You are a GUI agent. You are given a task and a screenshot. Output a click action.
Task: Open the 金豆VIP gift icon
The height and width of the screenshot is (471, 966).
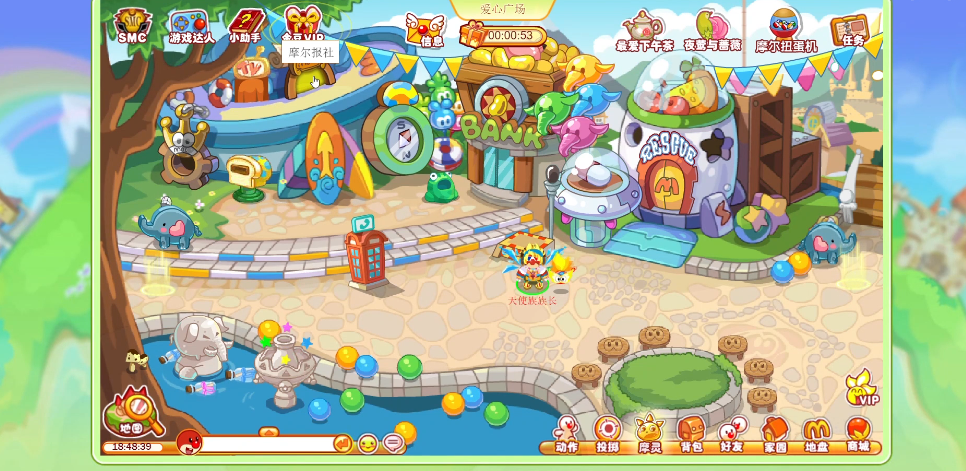tap(303, 22)
